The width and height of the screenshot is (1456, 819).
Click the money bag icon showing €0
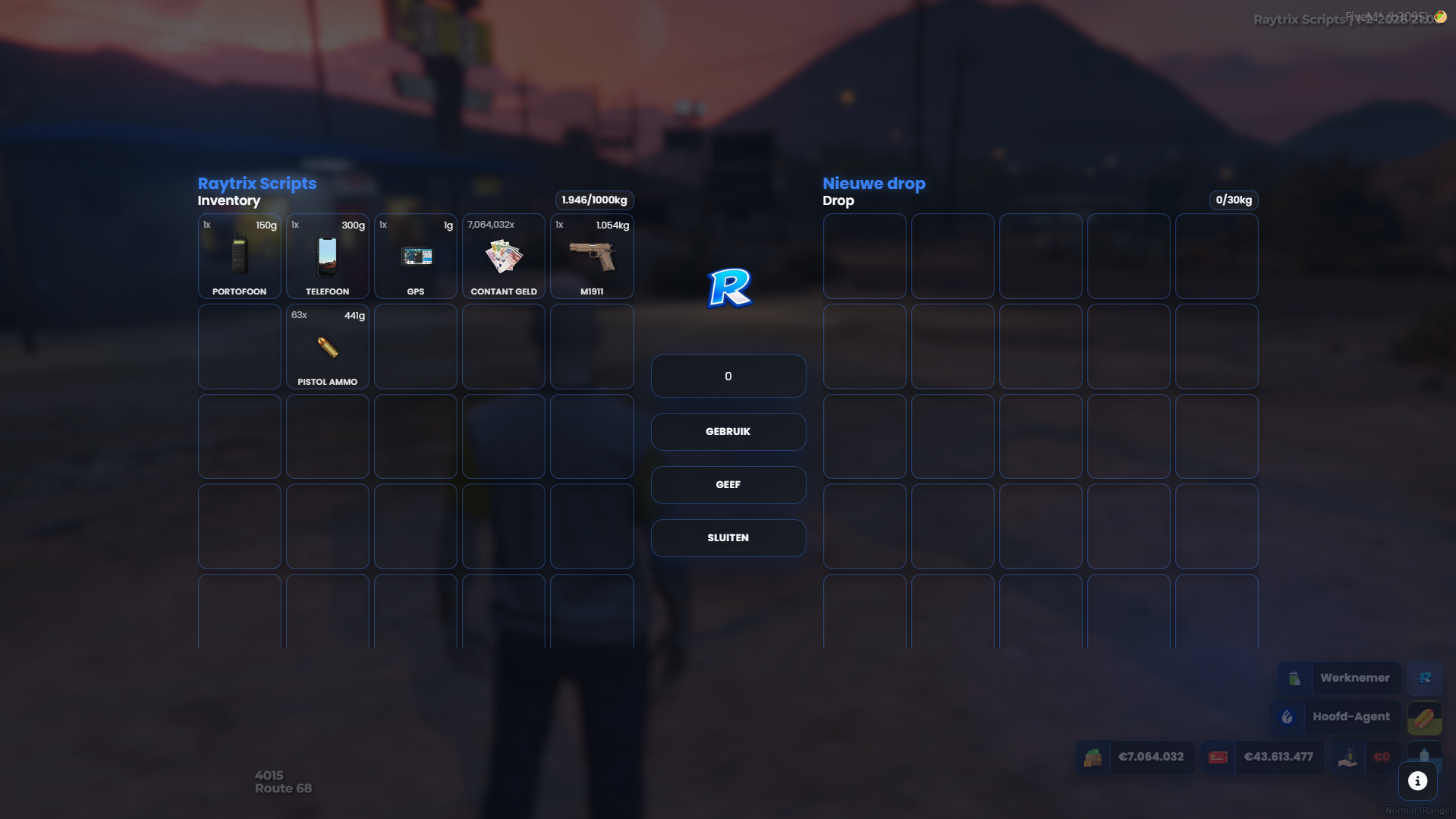pos(1348,758)
